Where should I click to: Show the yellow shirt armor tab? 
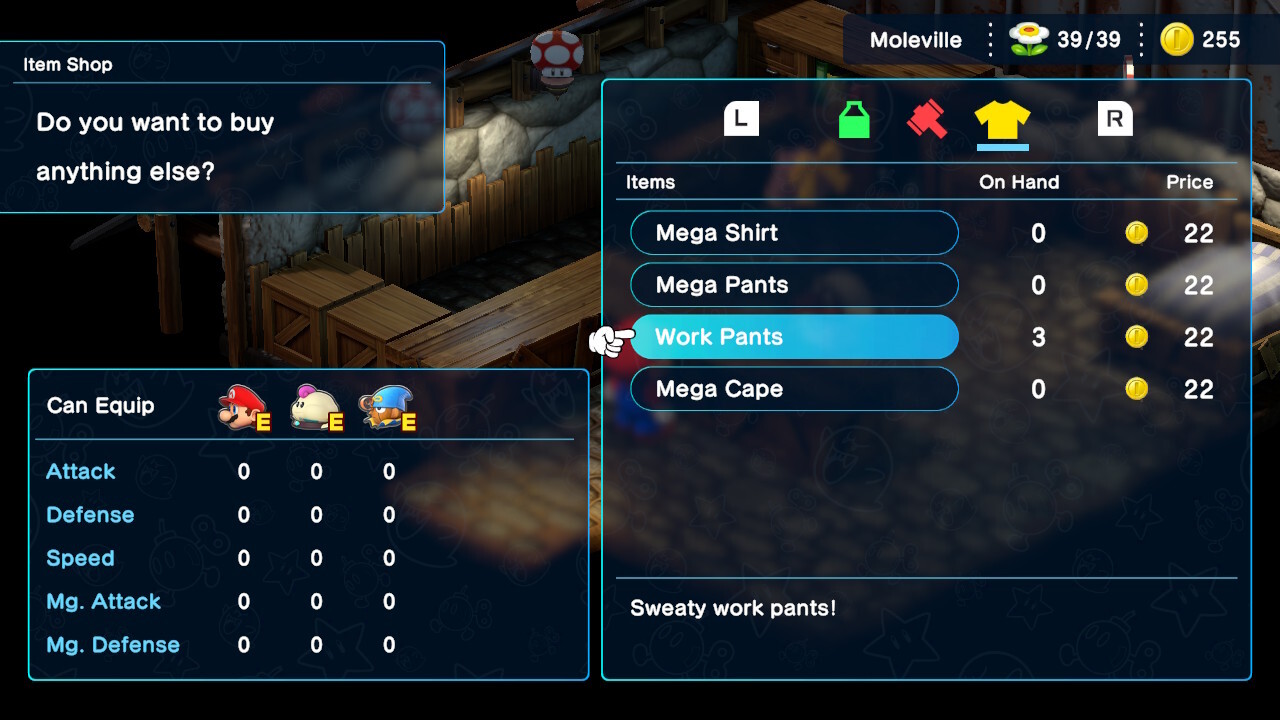pos(1002,120)
